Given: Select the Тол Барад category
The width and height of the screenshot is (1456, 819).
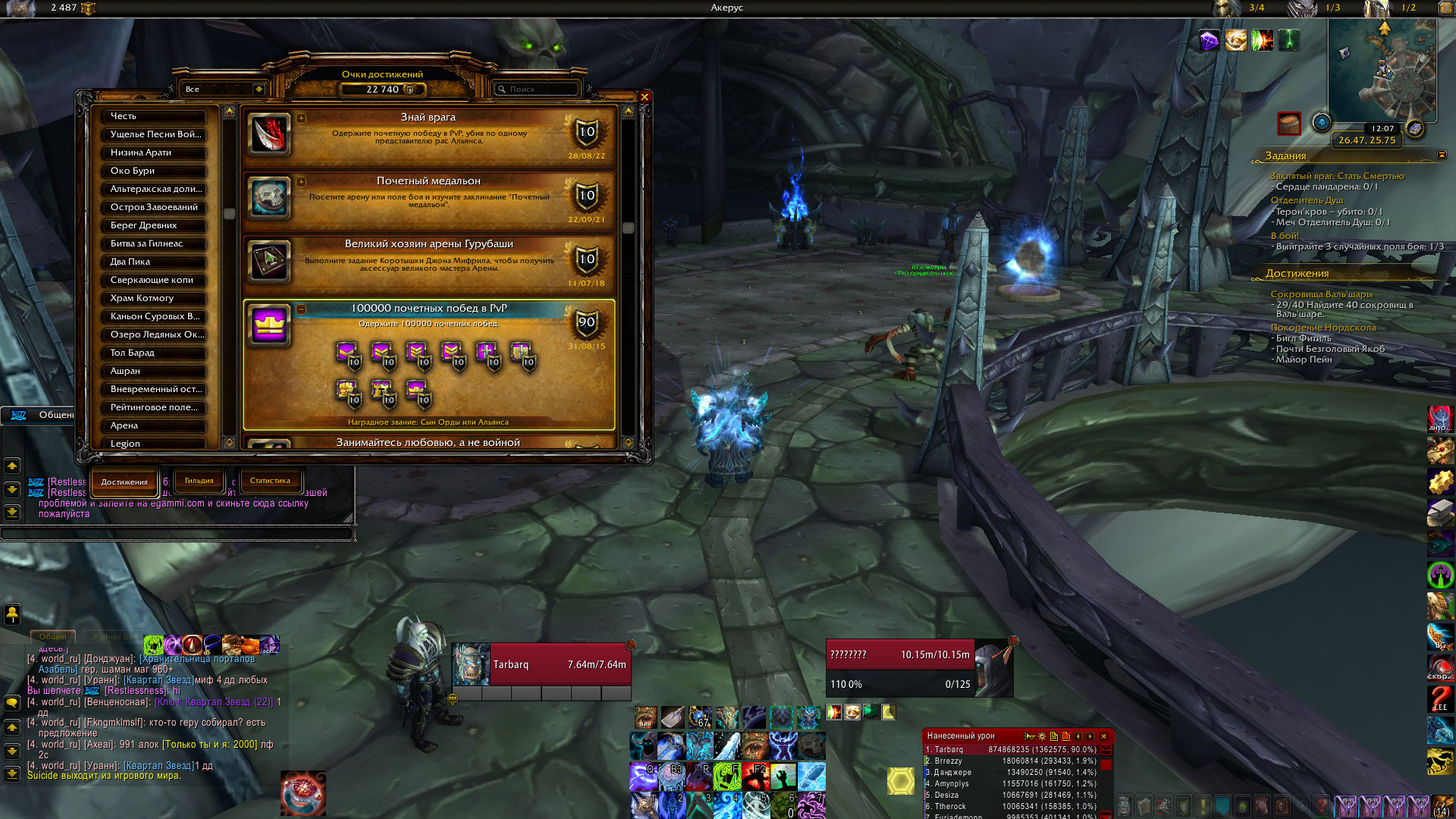Looking at the screenshot, I should pos(154,353).
